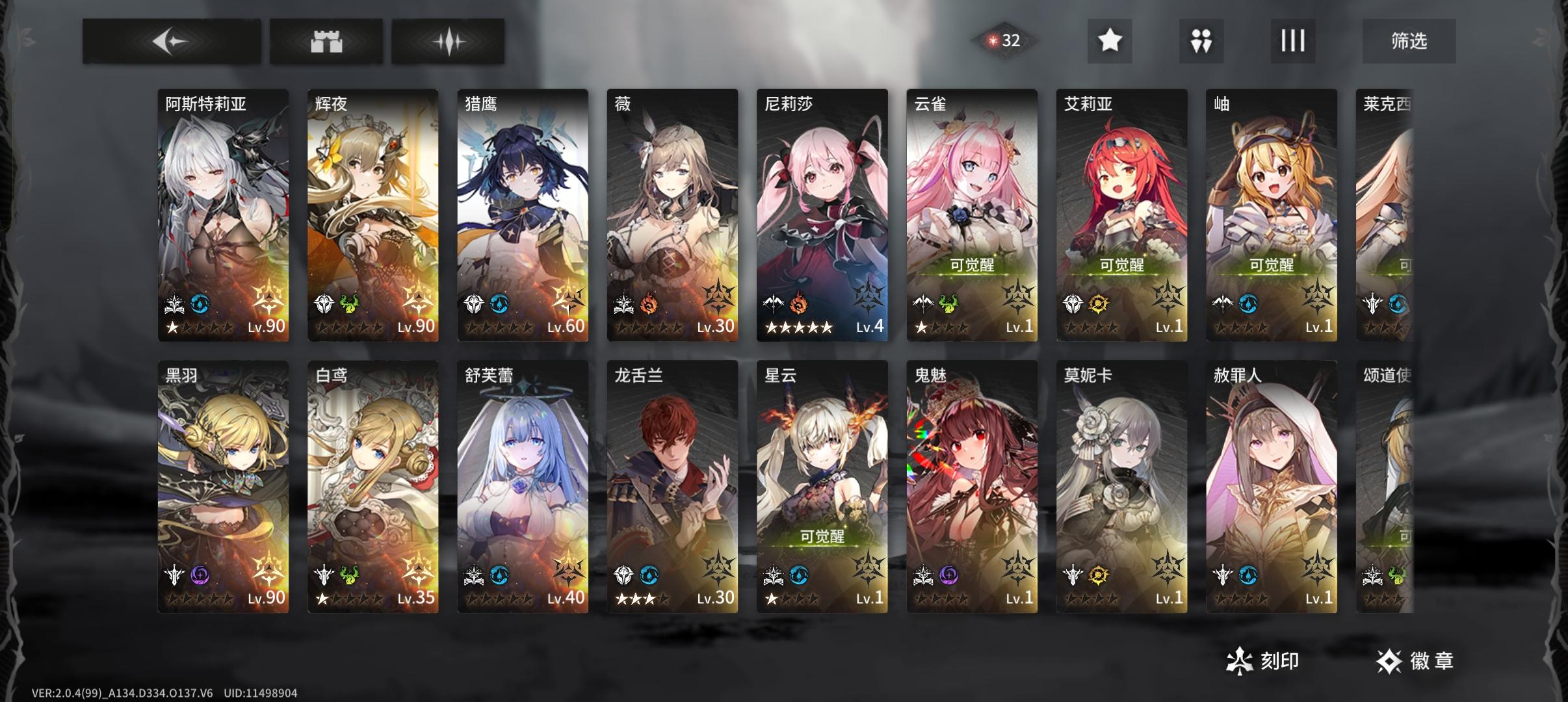
Task: Open the crystal shard icon next to castle
Action: pyautogui.click(x=450, y=40)
